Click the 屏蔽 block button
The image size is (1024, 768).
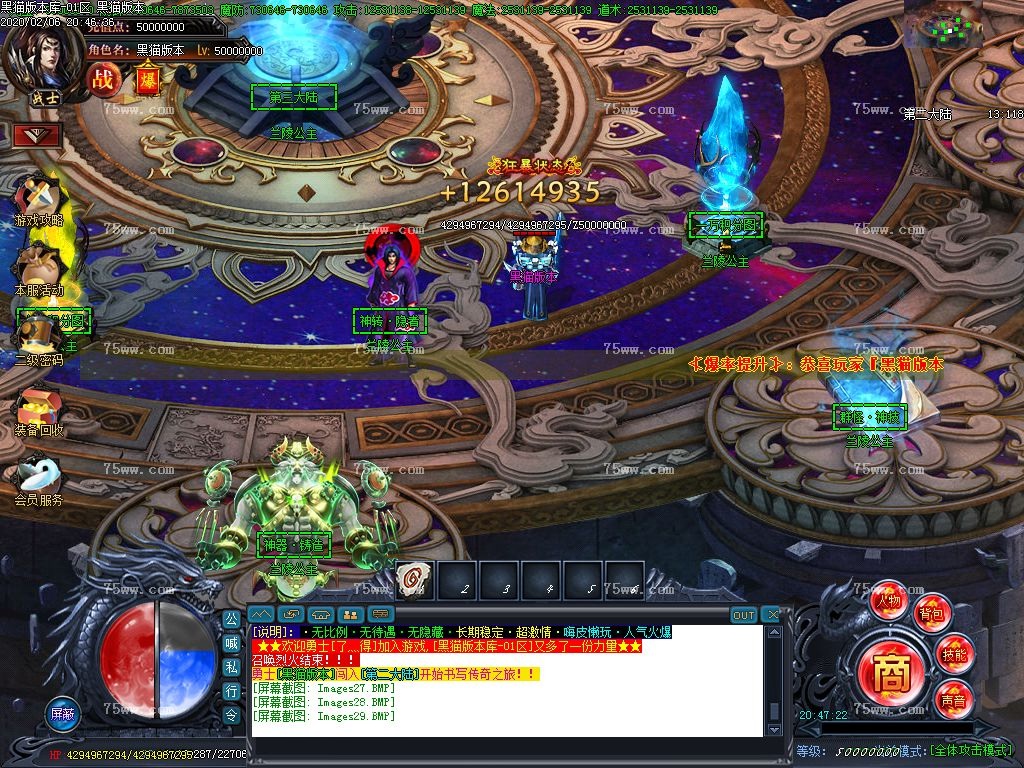click(63, 714)
